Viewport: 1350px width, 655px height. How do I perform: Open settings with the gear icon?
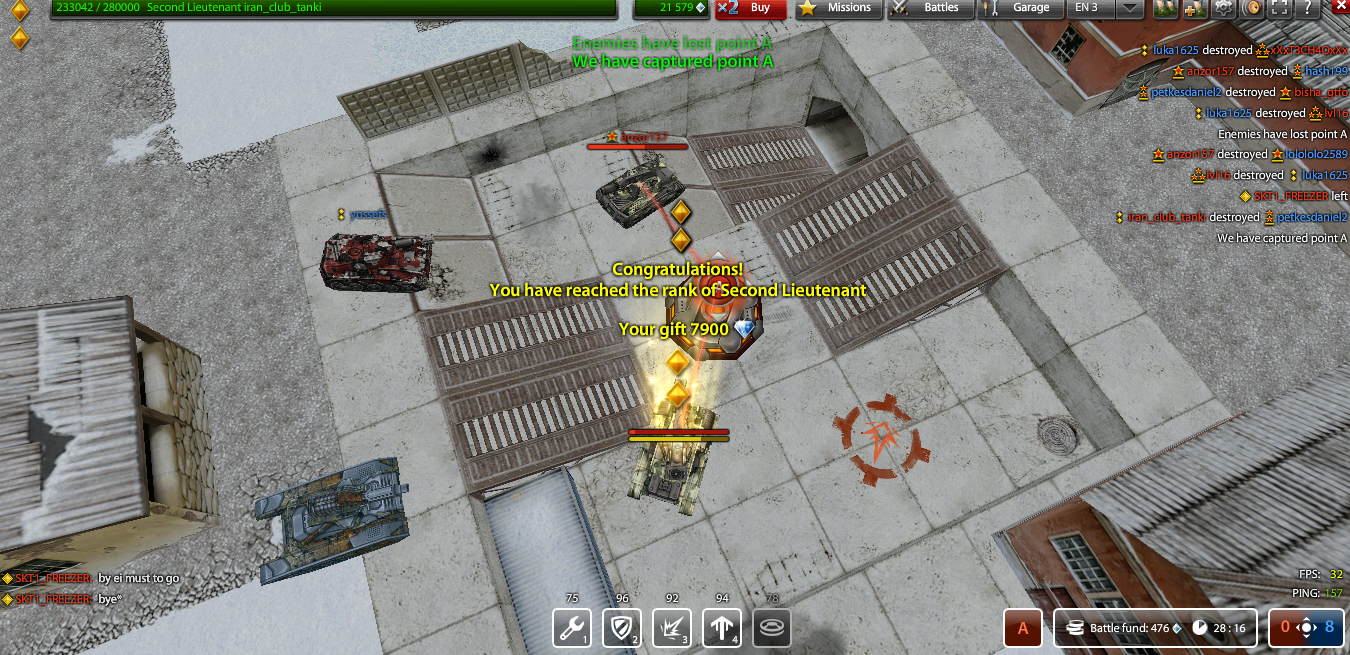point(1223,8)
